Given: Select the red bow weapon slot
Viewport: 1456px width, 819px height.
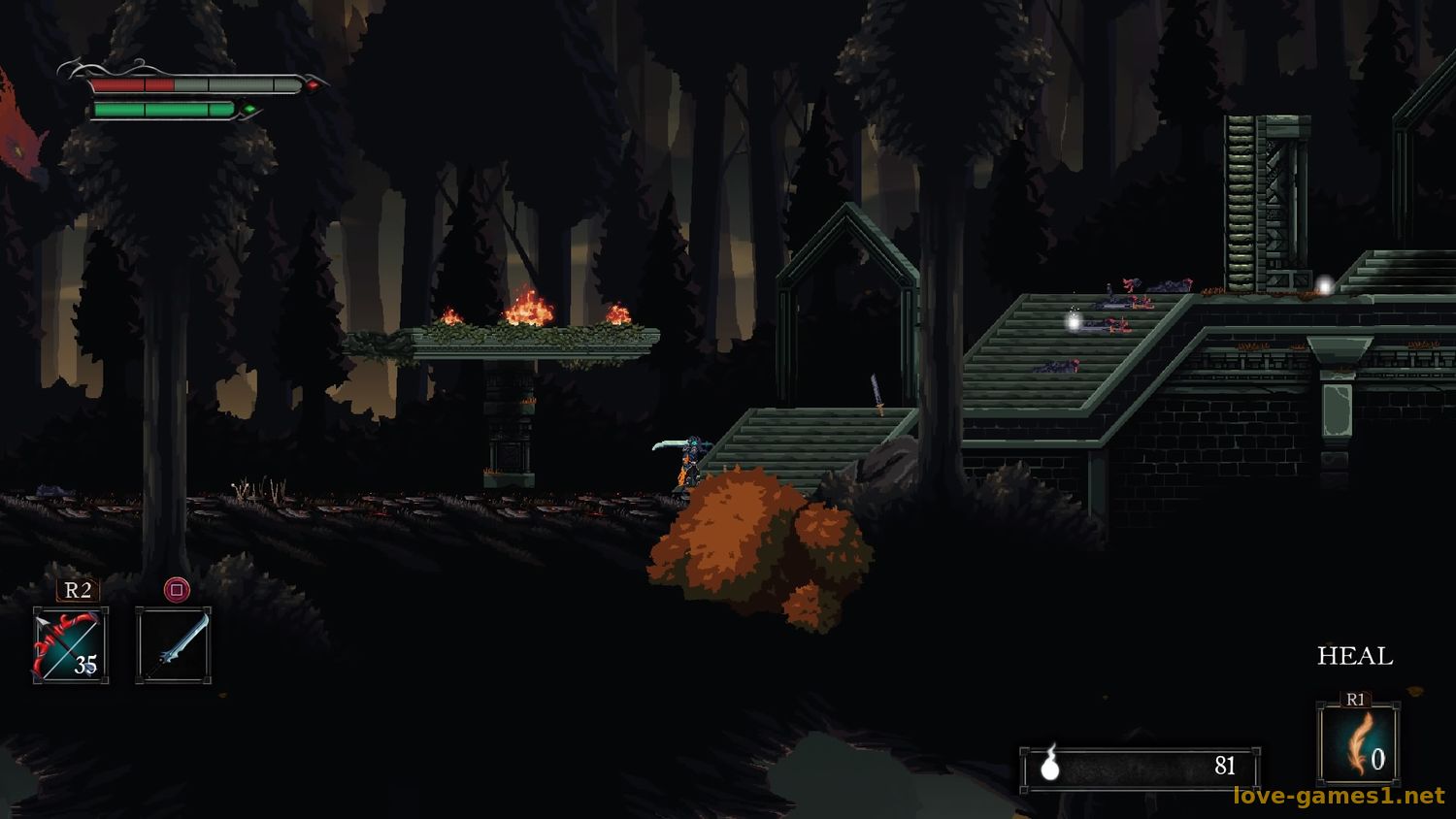Looking at the screenshot, I should click(71, 645).
